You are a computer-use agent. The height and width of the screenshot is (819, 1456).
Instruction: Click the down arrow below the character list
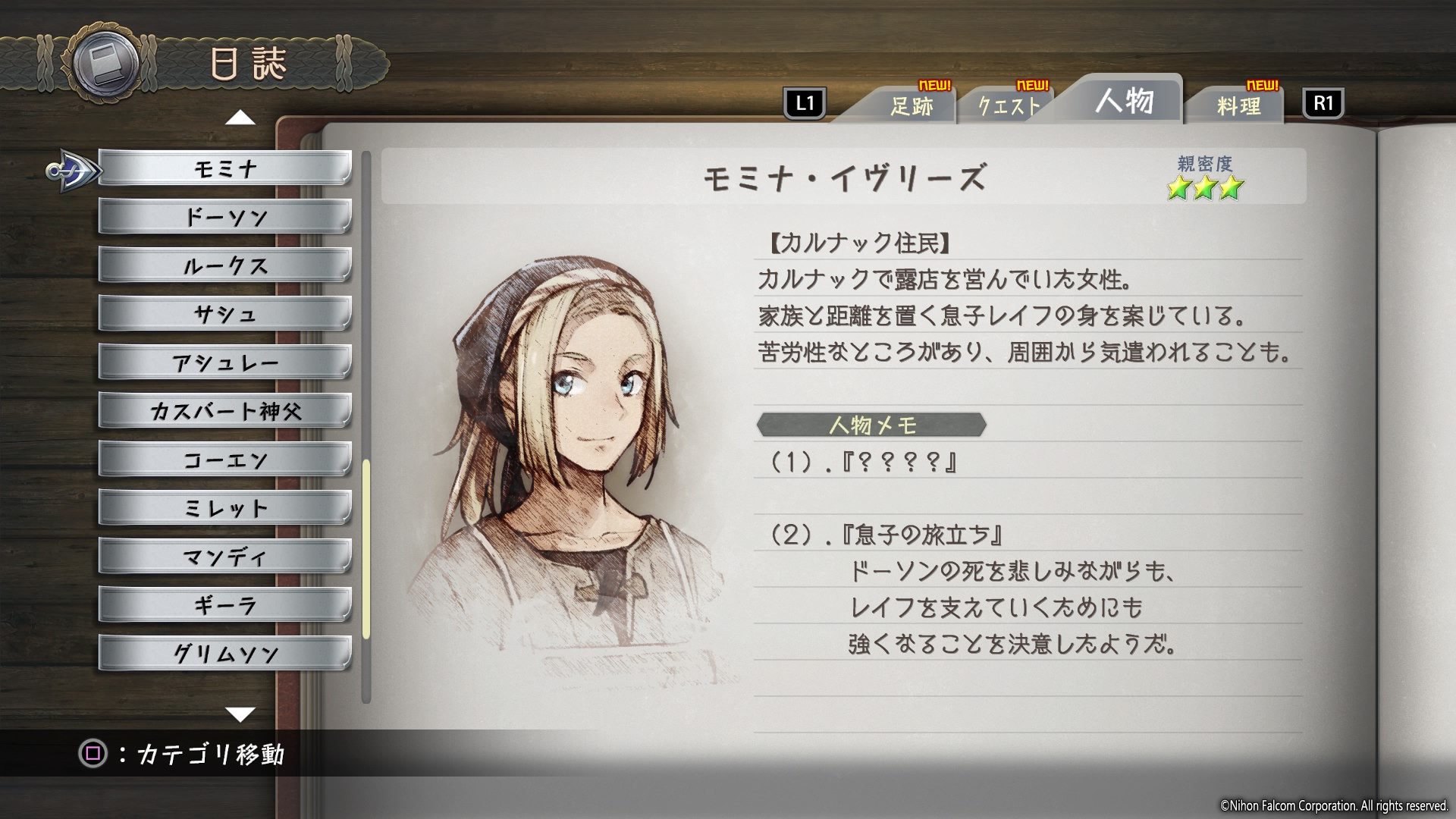point(240,714)
